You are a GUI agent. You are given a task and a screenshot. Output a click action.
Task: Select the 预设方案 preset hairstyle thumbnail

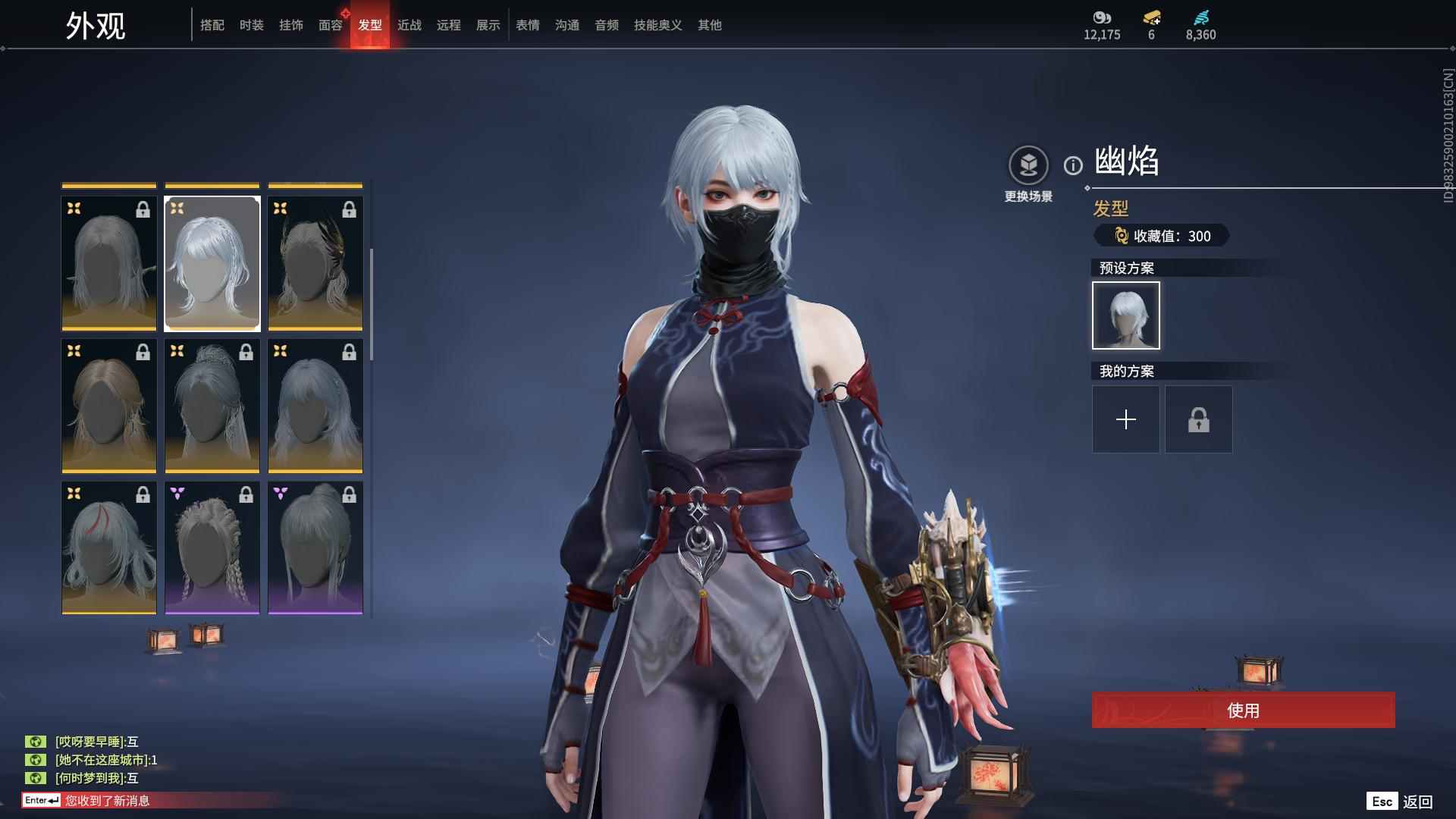[x=1125, y=315]
